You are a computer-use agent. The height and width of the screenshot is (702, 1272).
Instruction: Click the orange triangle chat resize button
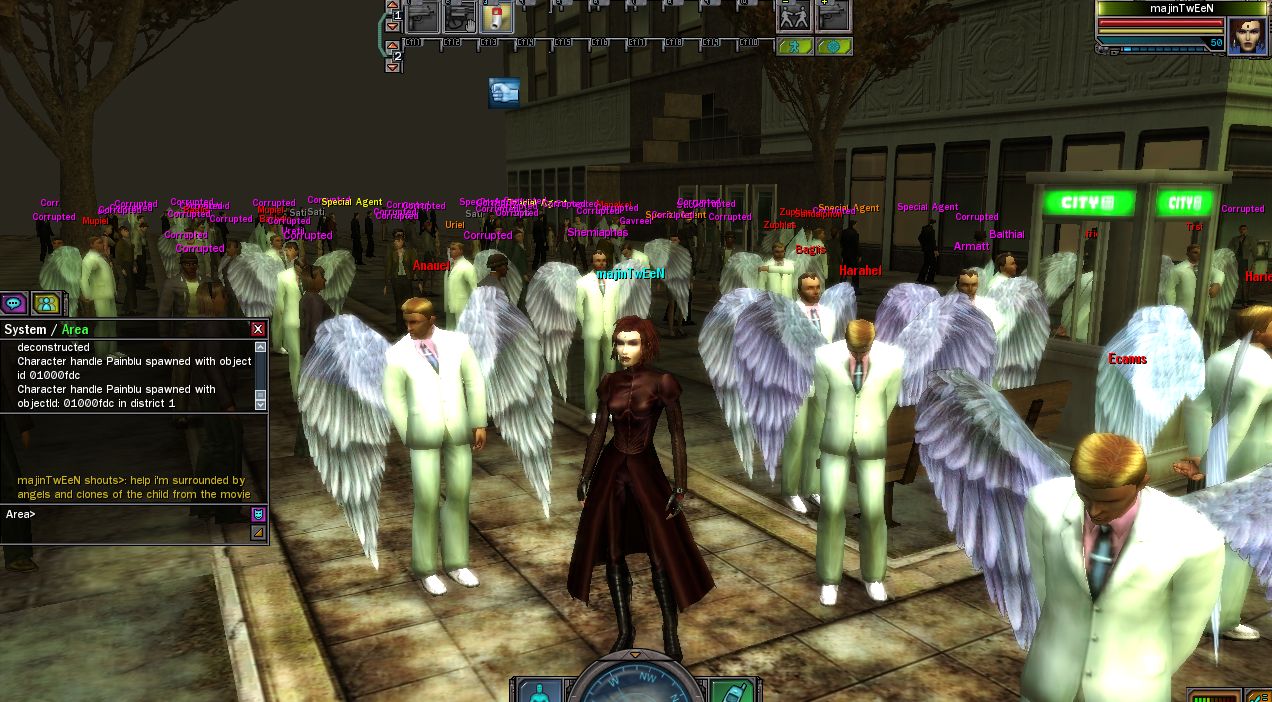point(258,533)
